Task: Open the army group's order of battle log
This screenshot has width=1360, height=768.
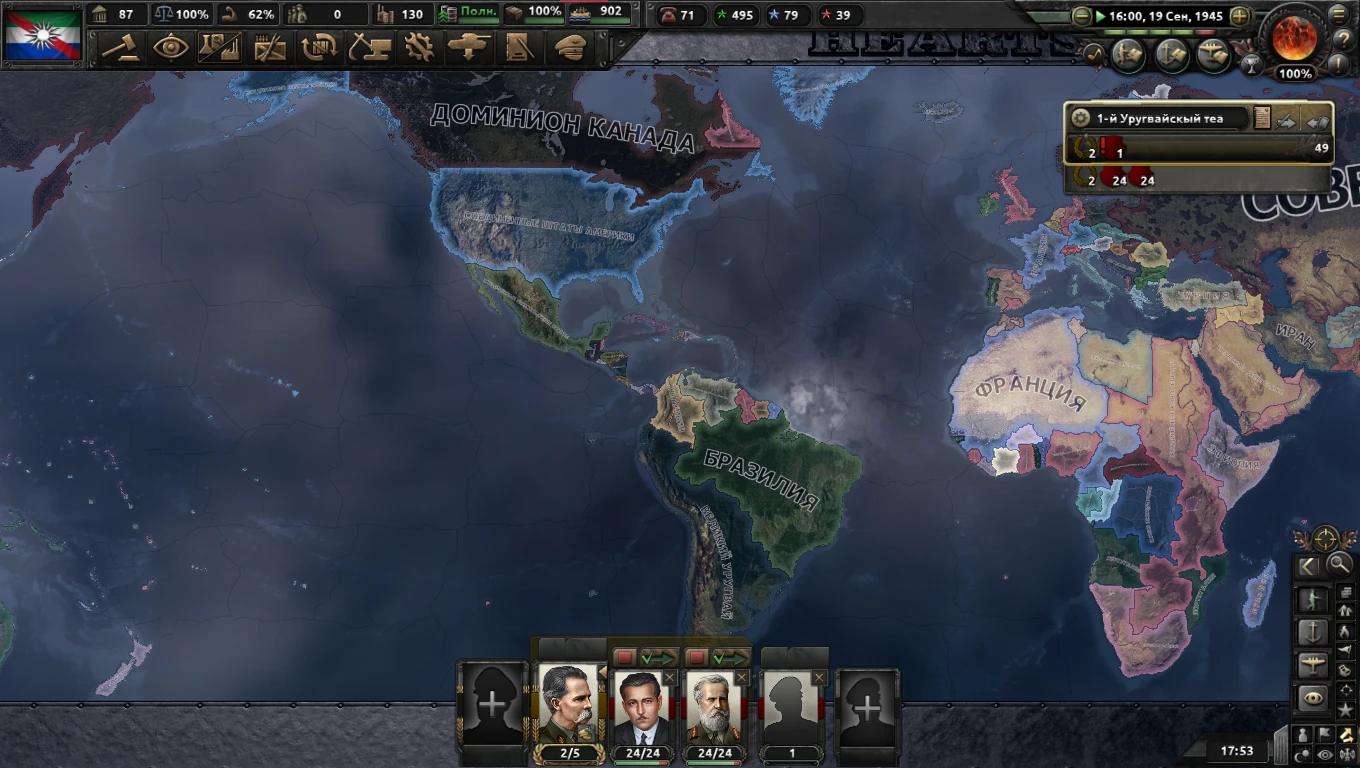Action: click(x=1263, y=118)
